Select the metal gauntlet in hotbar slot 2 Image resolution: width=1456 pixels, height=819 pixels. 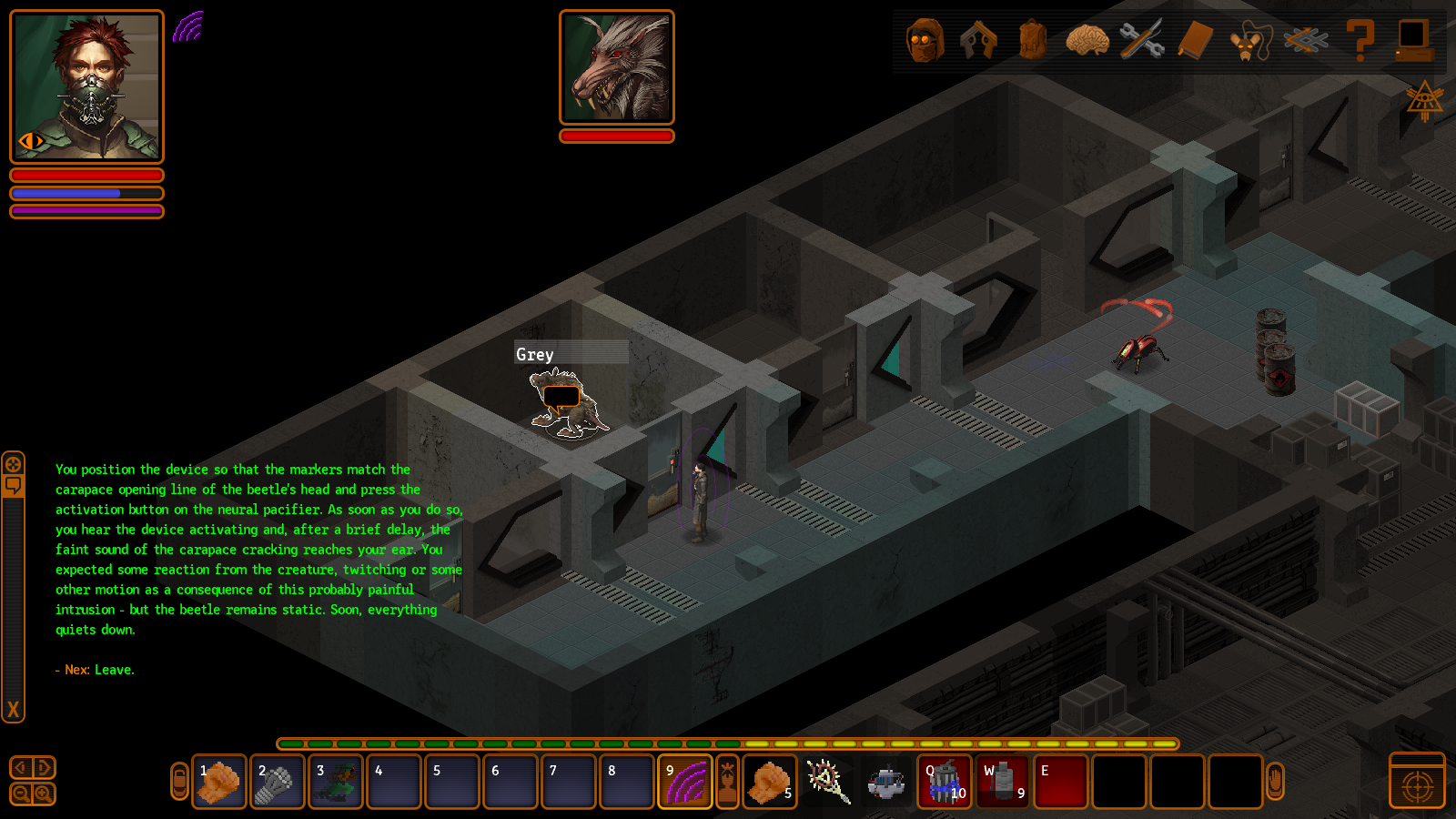pos(278,782)
